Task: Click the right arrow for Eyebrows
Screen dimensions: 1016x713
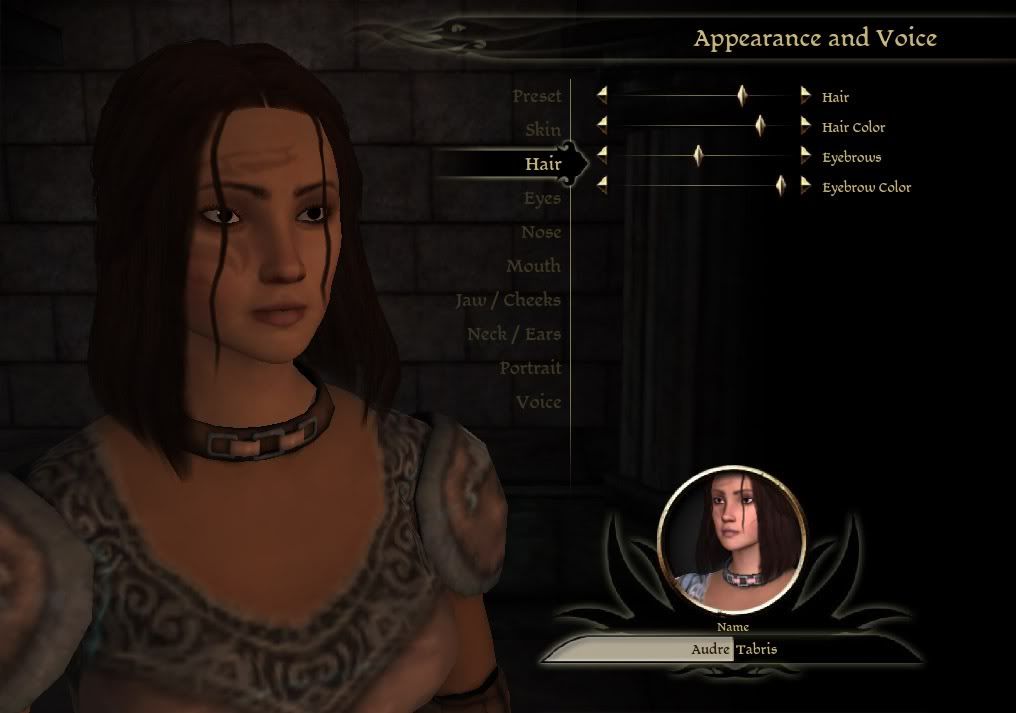Action: (806, 156)
